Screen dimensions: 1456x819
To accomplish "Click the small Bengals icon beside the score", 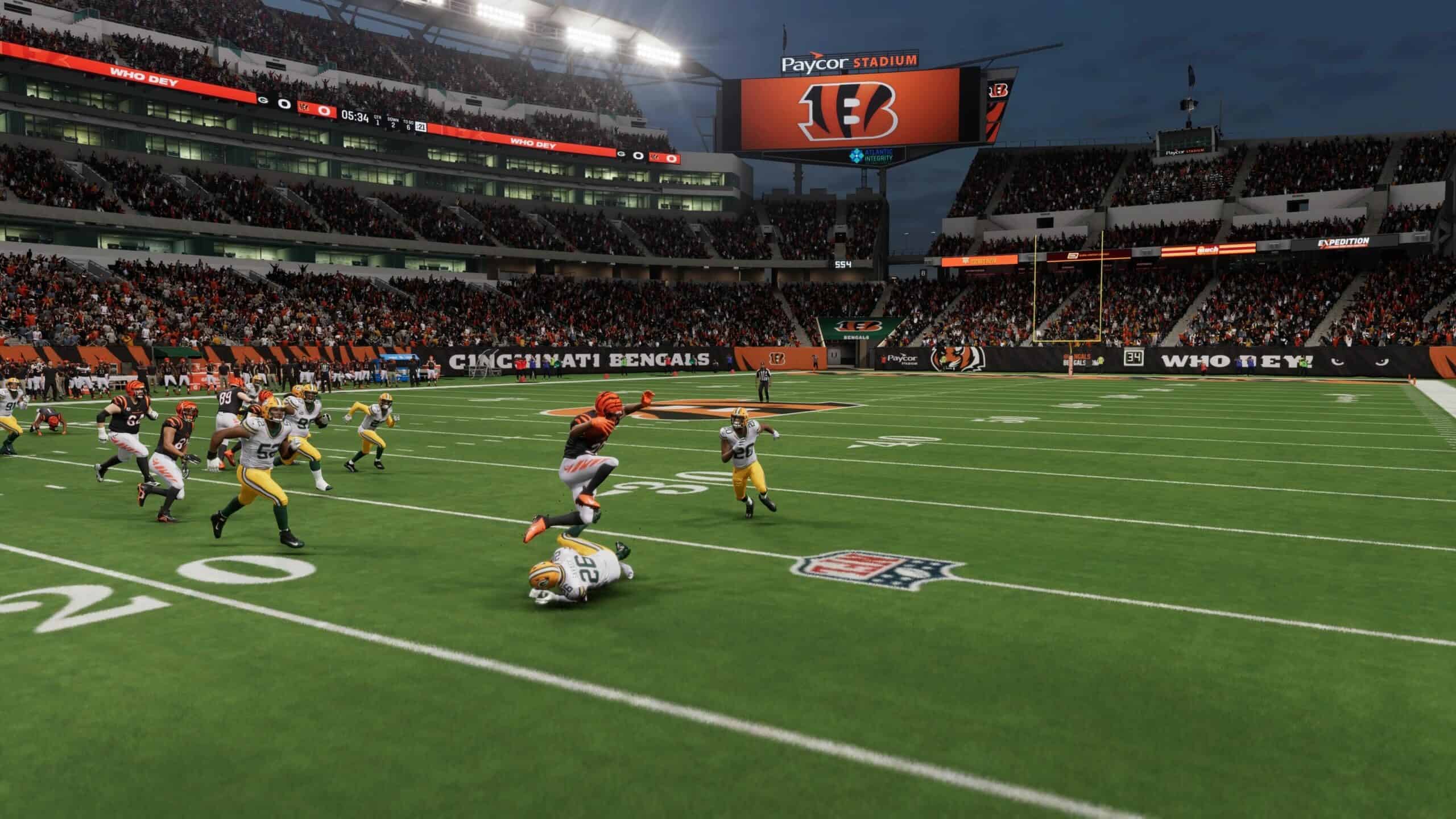I will [x=305, y=107].
